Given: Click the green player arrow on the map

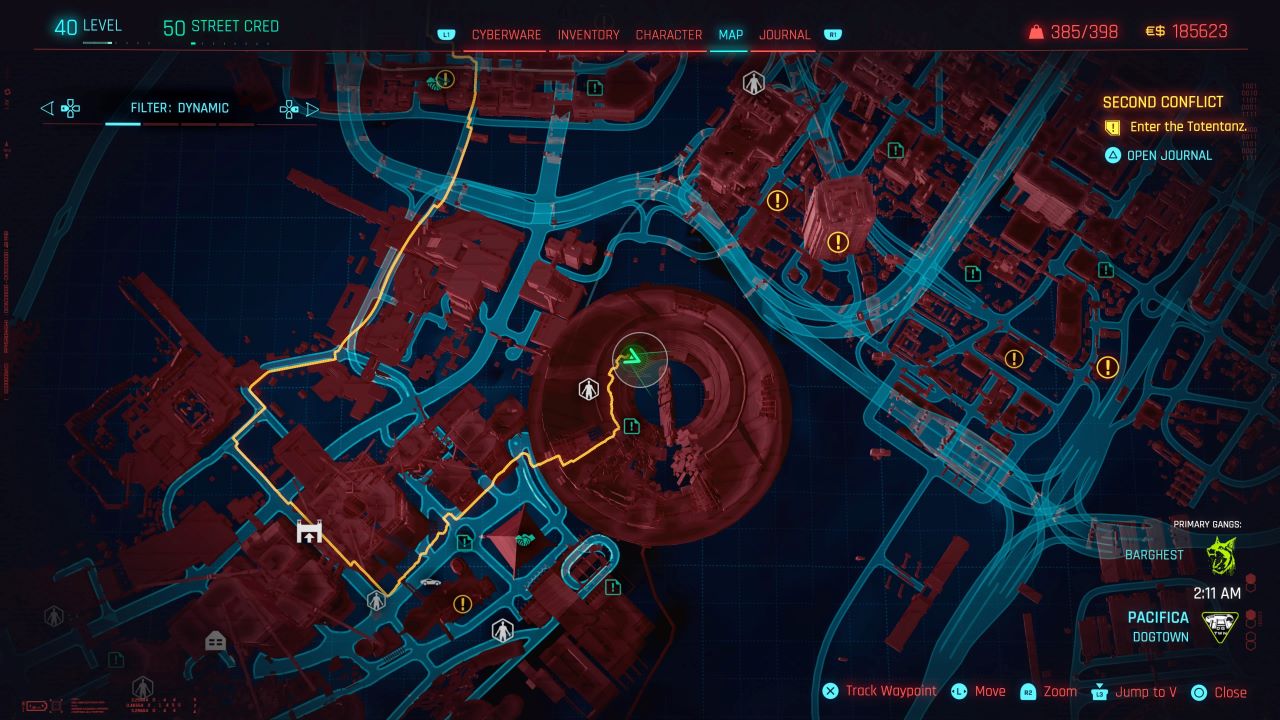Looking at the screenshot, I should (634, 355).
